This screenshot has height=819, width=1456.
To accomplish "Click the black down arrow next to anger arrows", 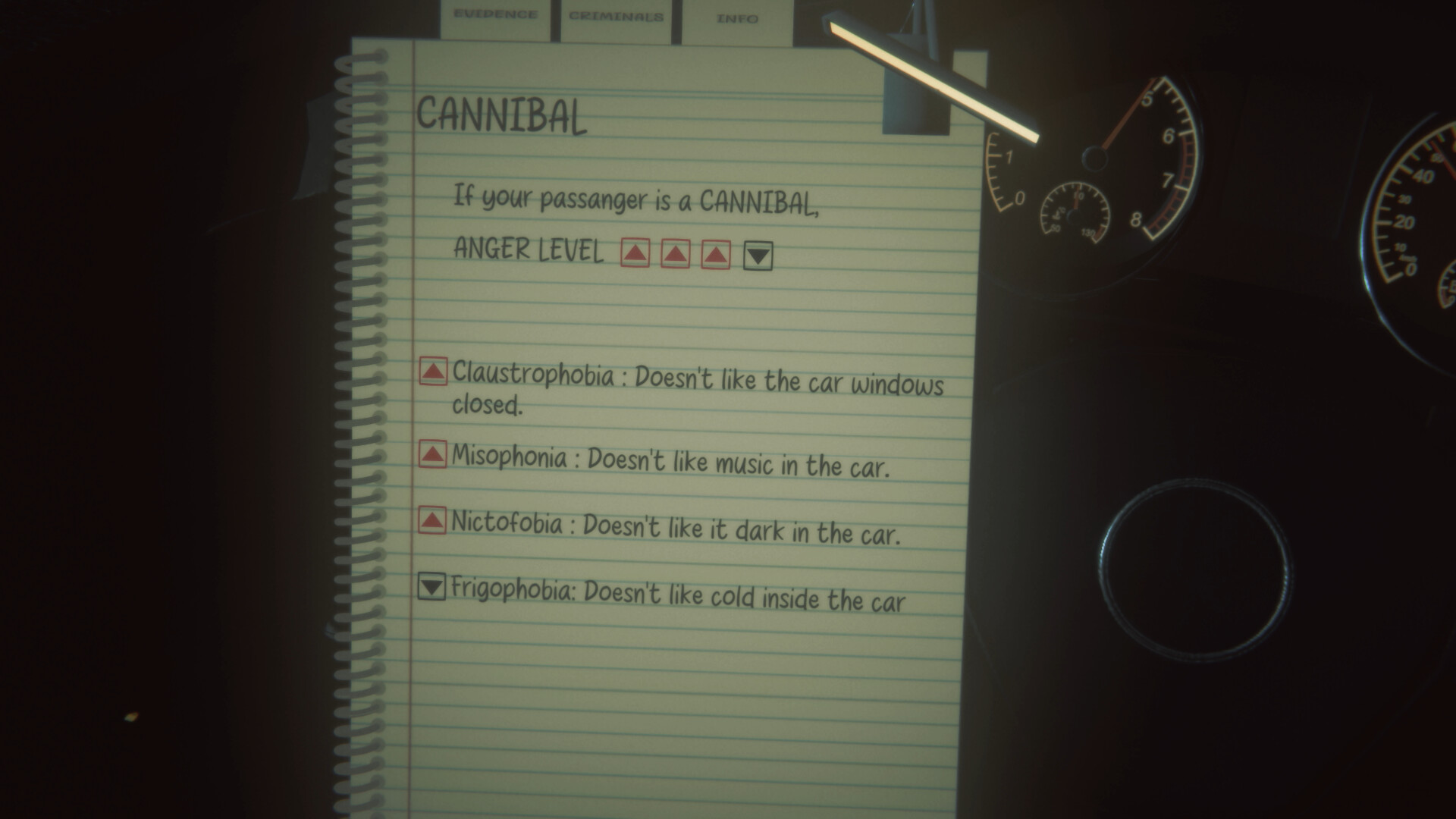I will (758, 255).
